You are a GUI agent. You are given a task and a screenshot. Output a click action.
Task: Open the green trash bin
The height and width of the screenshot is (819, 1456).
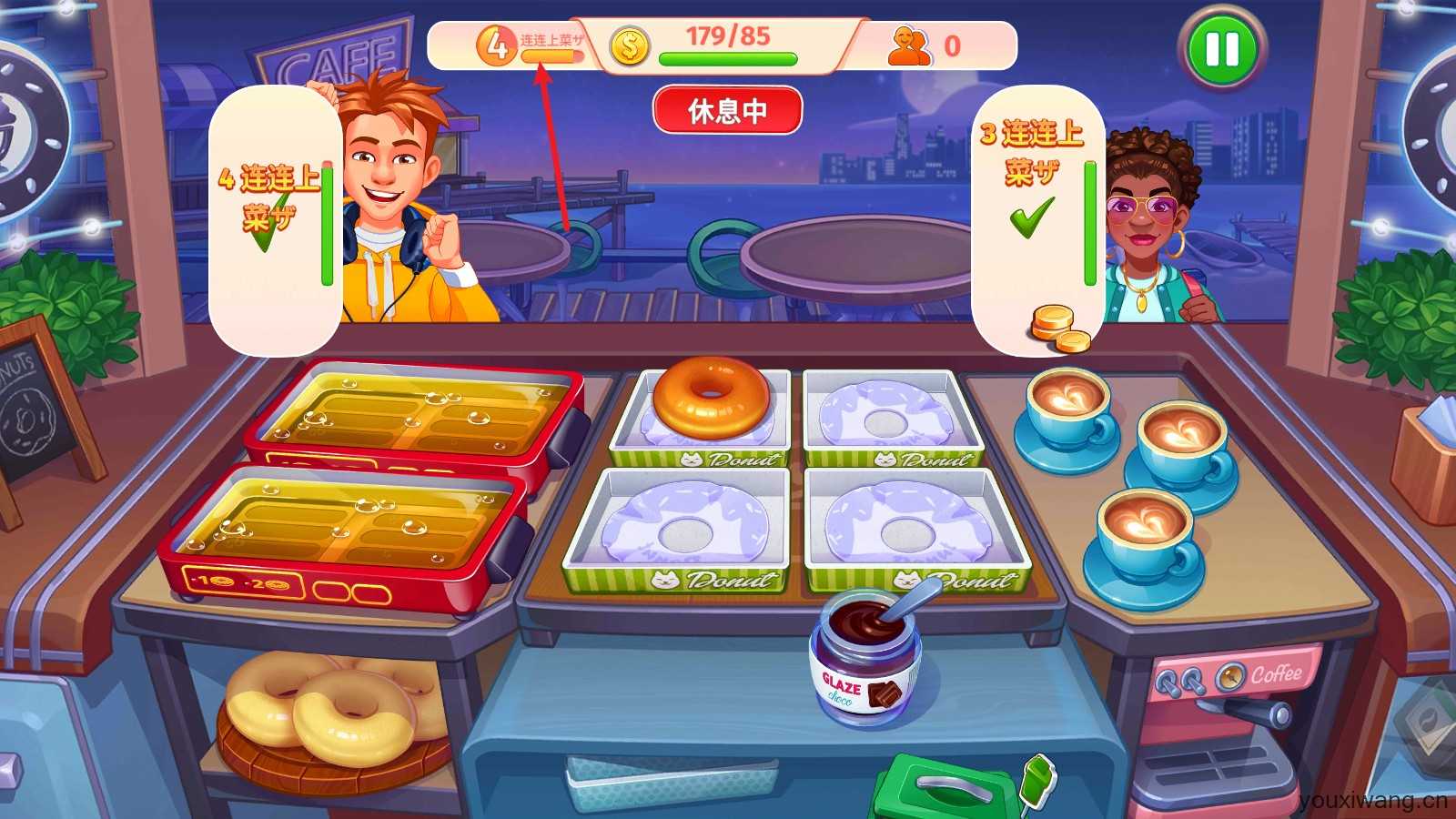coord(946,790)
